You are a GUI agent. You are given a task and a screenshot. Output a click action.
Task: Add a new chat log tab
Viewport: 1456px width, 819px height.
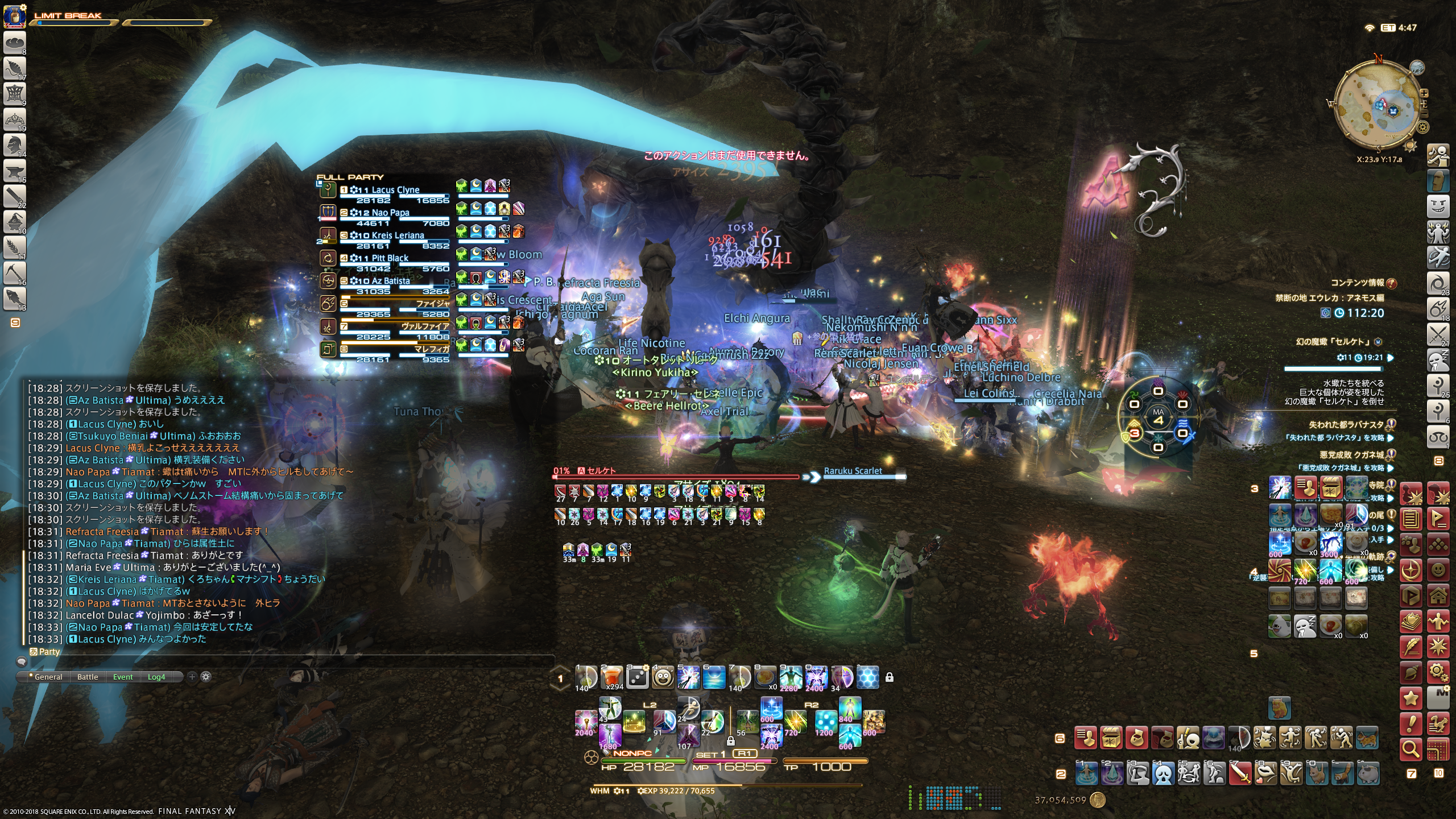pos(192,677)
